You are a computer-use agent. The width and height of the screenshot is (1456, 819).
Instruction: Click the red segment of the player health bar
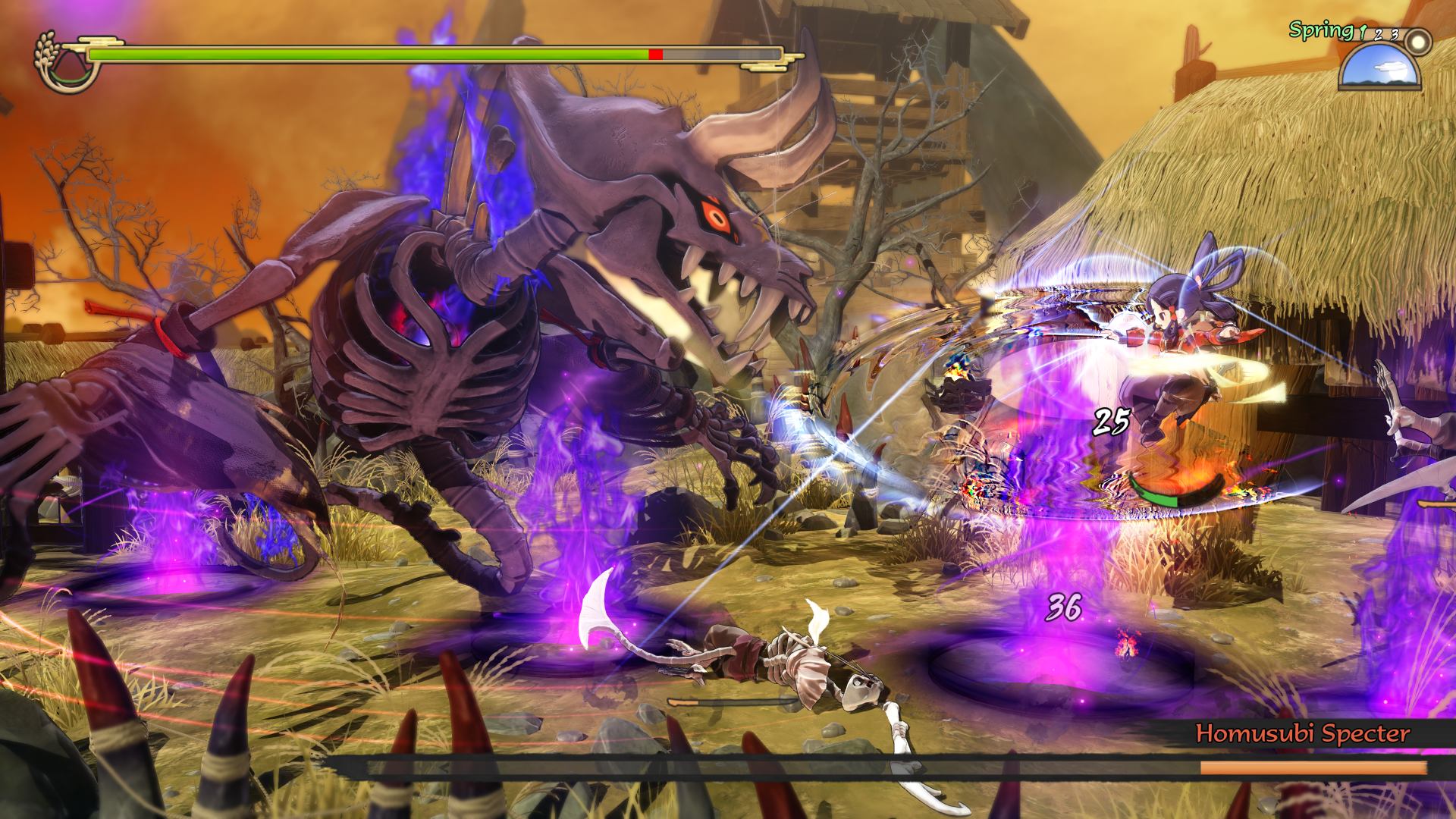655,54
